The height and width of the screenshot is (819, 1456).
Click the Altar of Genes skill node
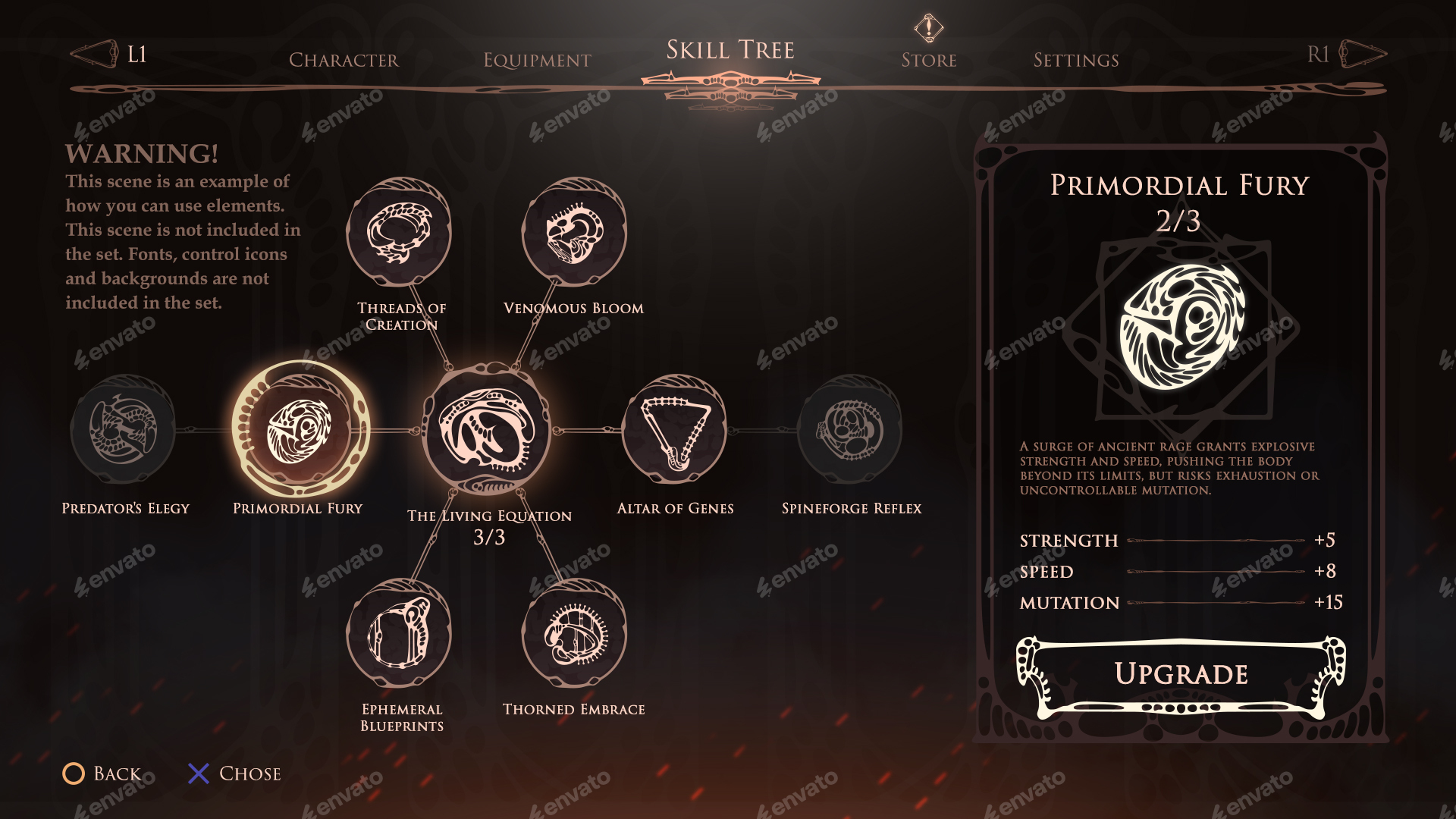[x=677, y=431]
